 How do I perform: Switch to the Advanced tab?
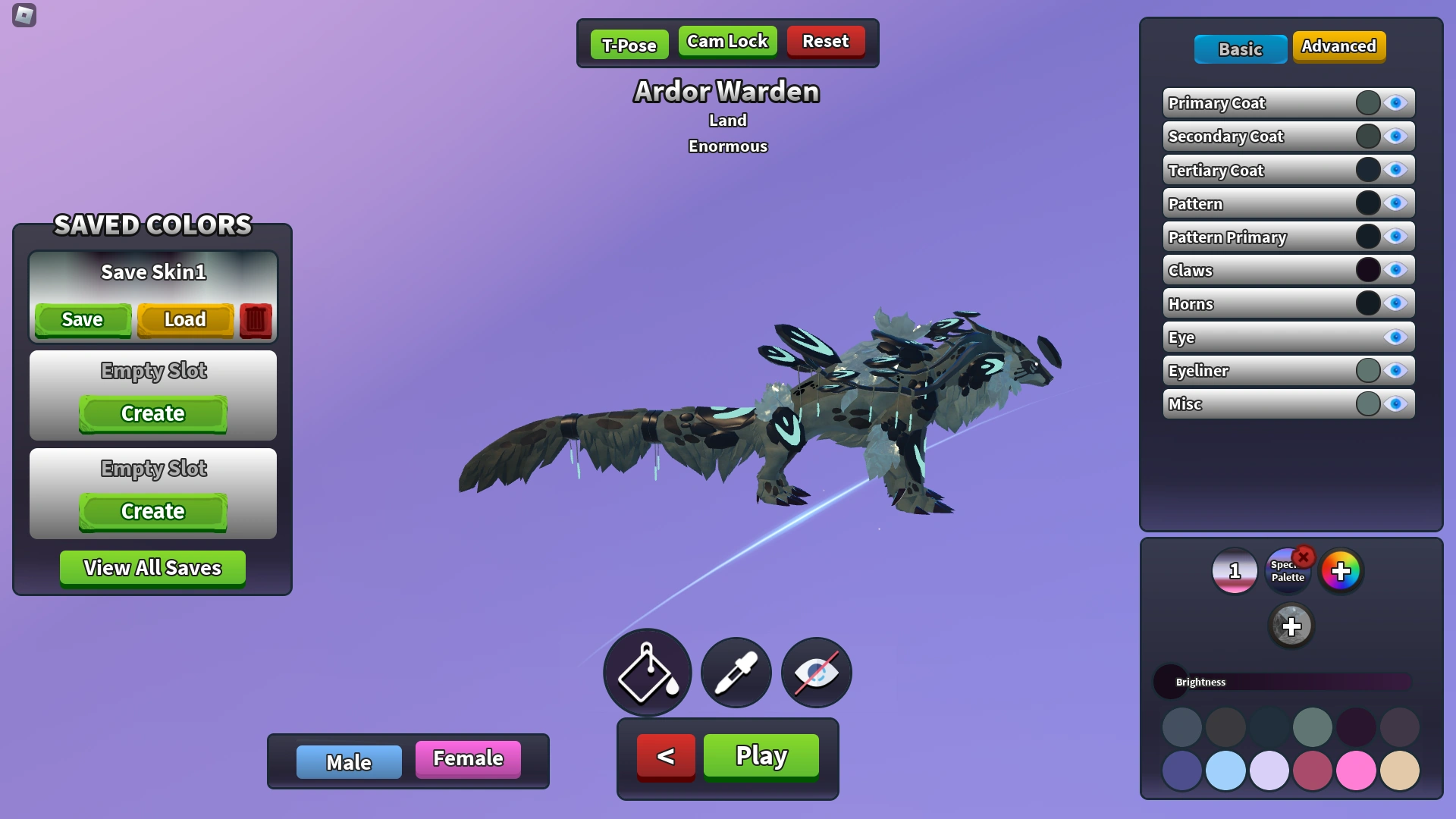click(1338, 46)
